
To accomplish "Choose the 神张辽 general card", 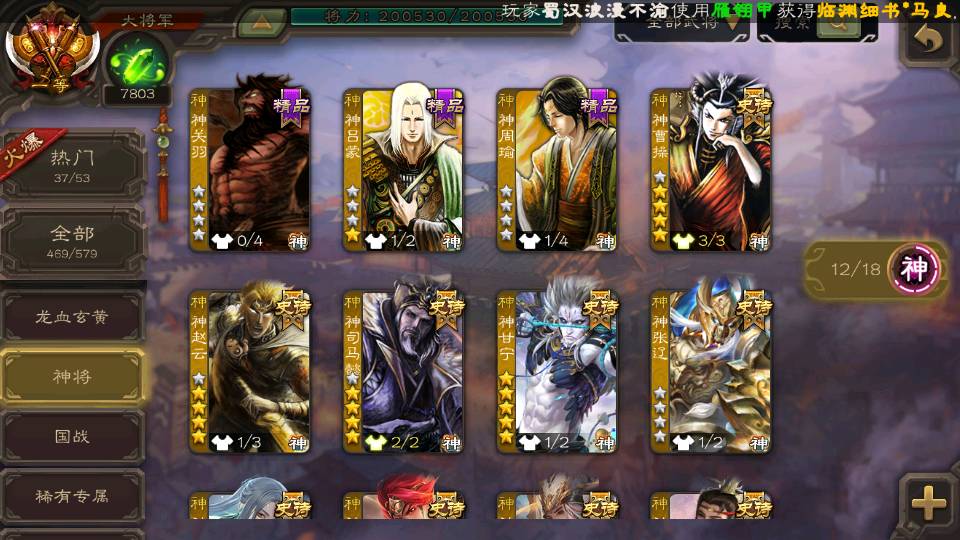I will tap(712, 372).
